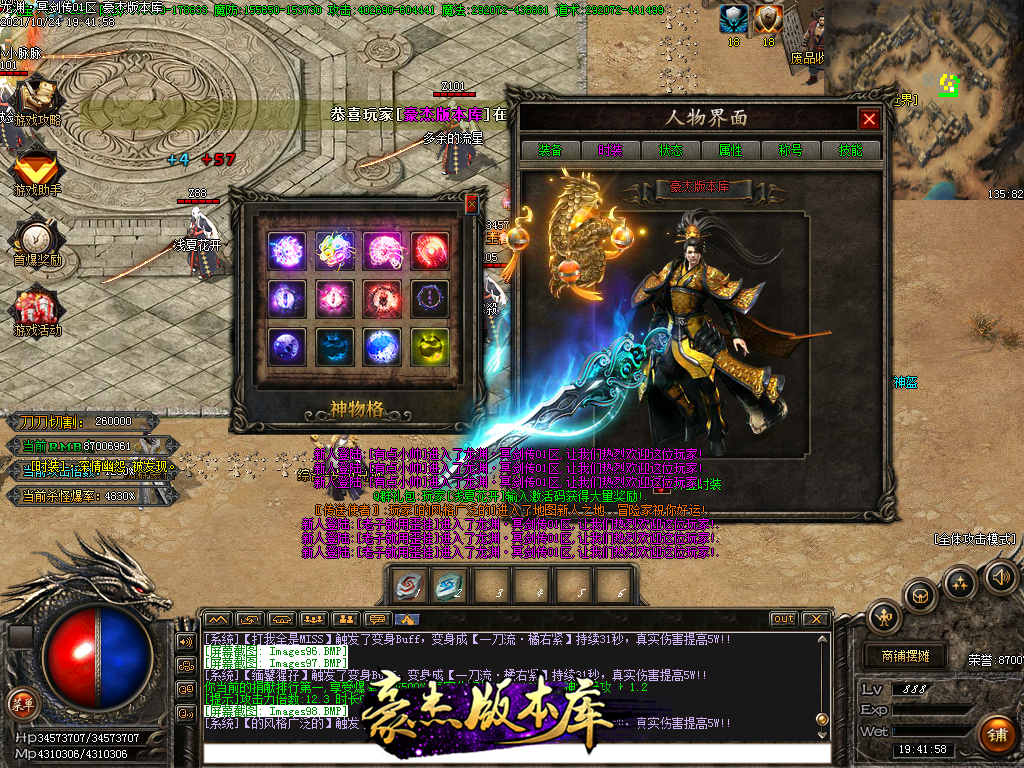Switch to the 称号 title tab
Screen dimensions: 1024x768
[x=790, y=150]
